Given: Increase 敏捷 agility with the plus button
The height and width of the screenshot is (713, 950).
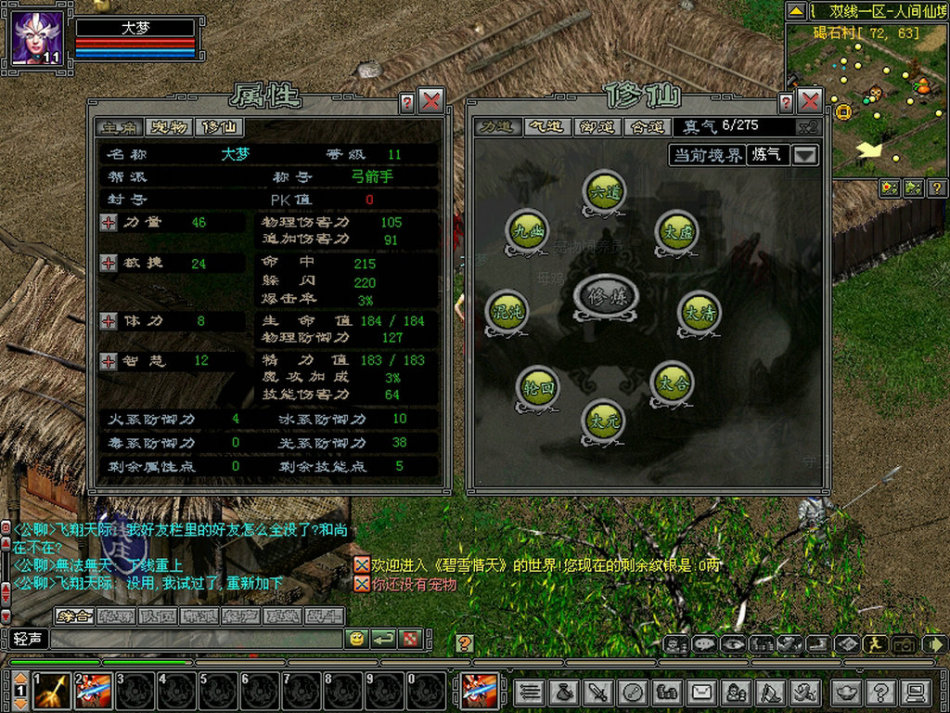Looking at the screenshot, I should (x=108, y=263).
